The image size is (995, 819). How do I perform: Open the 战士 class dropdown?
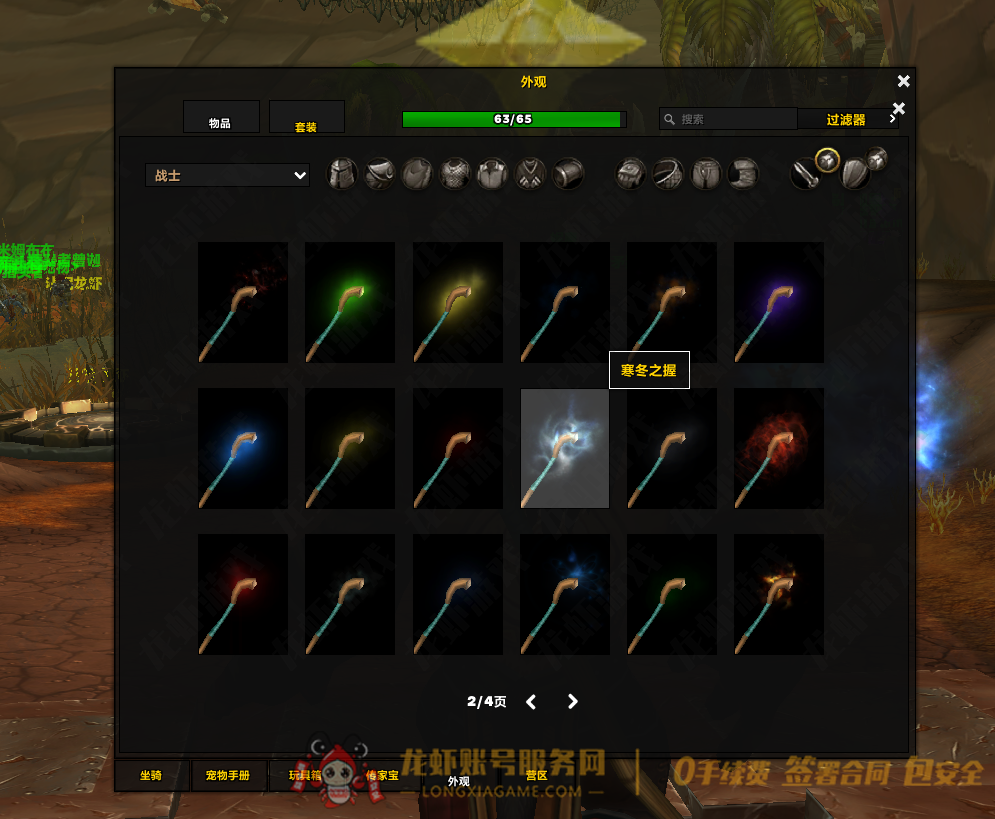click(228, 175)
